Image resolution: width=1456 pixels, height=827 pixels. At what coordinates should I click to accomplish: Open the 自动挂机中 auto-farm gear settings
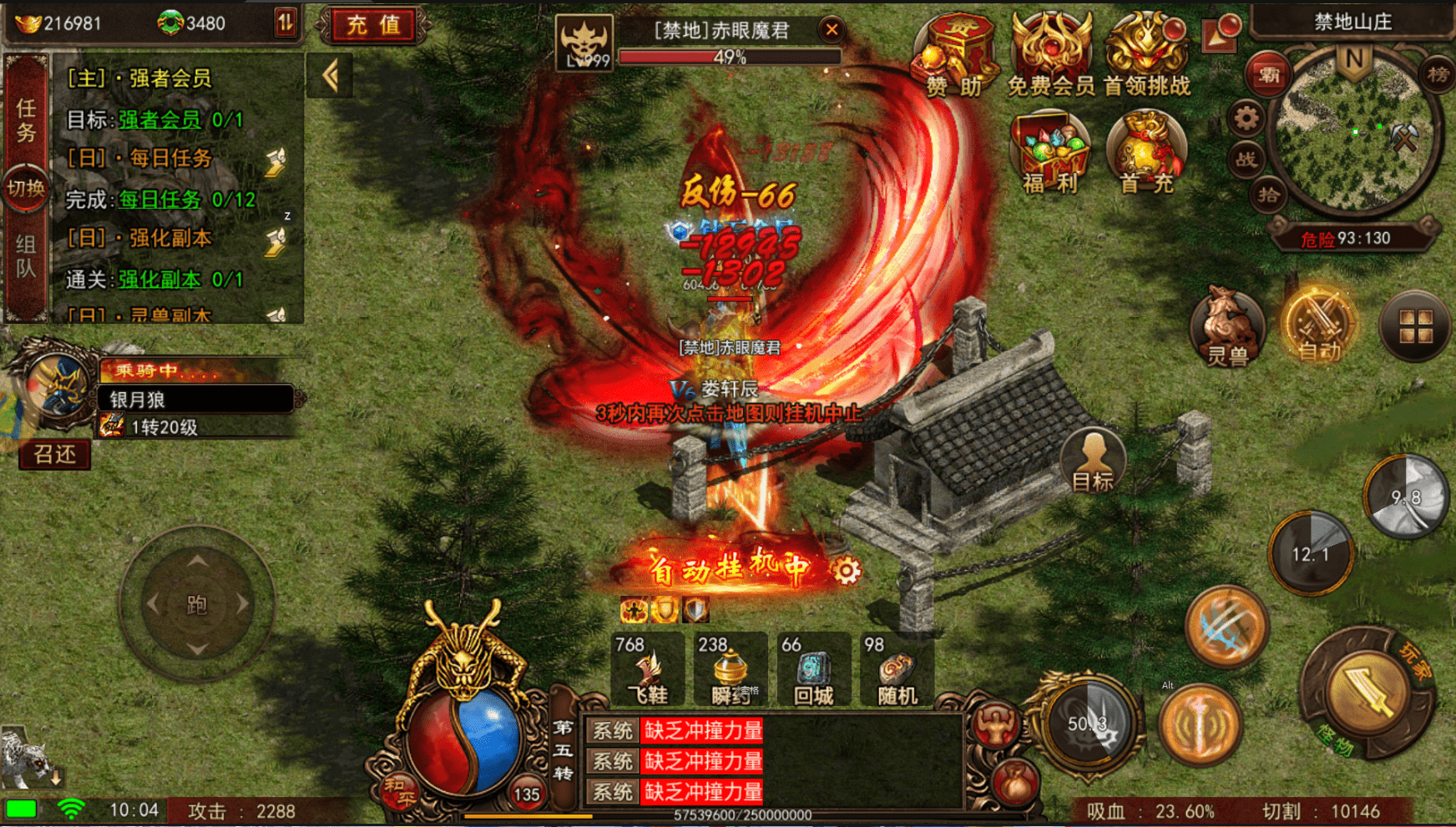tap(846, 571)
